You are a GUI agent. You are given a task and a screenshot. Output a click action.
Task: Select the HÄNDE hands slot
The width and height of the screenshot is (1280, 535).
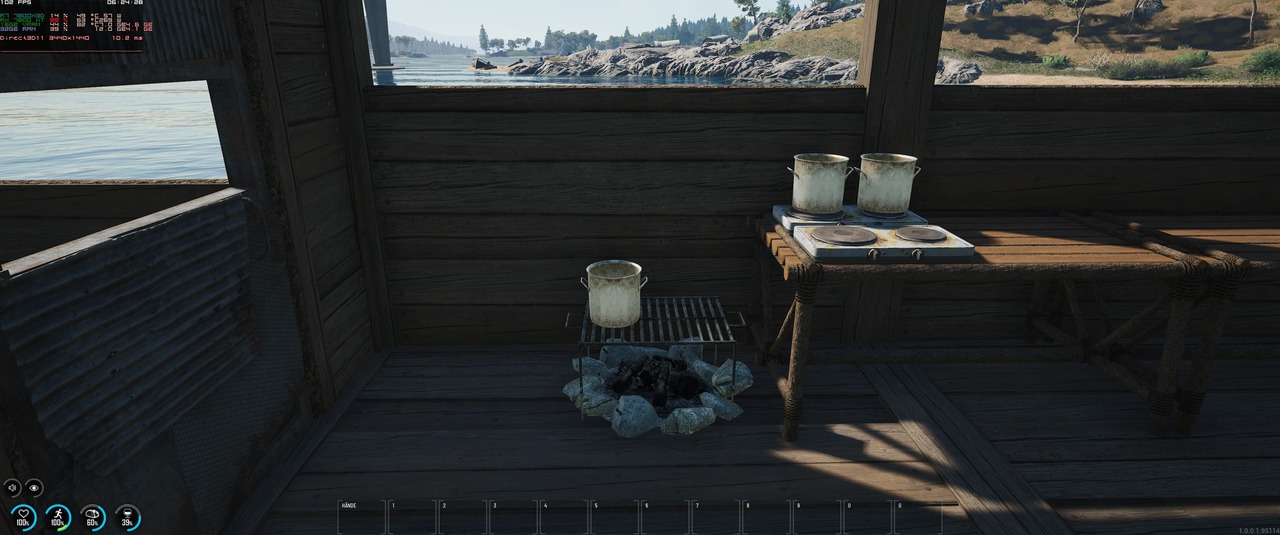(361, 517)
